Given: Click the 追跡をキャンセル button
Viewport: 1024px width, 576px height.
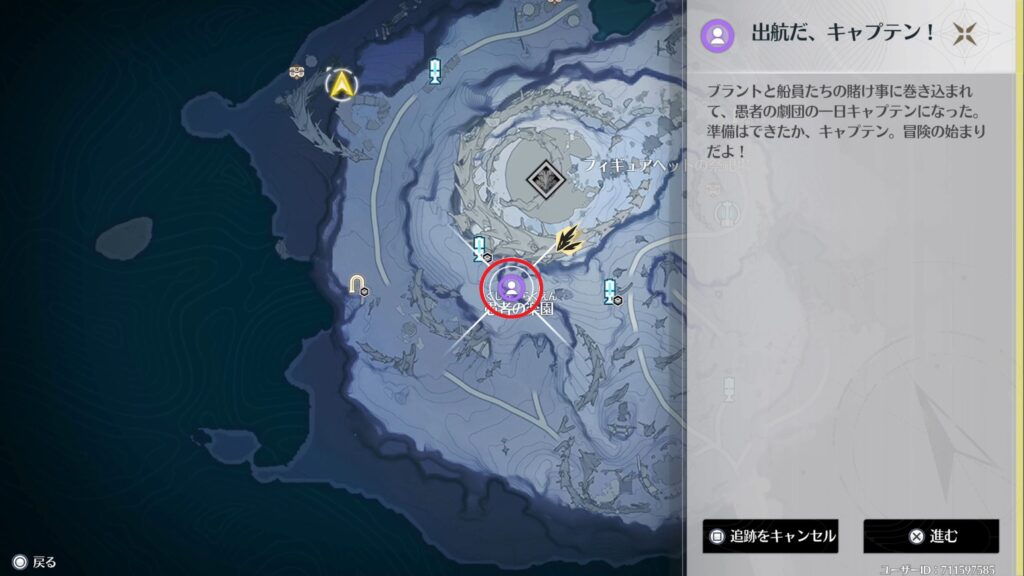Looking at the screenshot, I should [x=770, y=536].
